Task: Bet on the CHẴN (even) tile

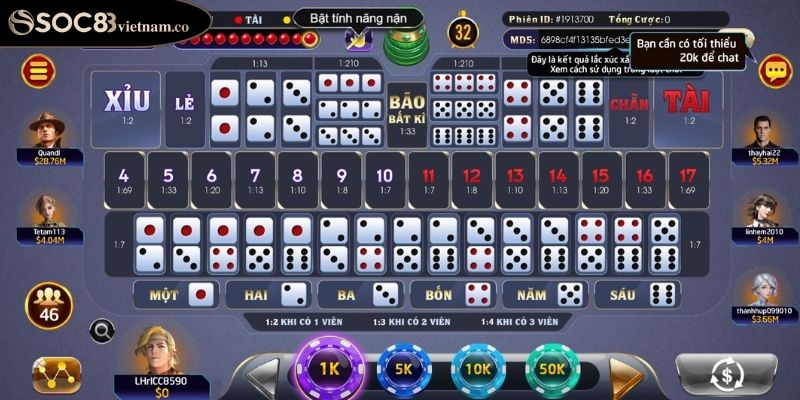Action: coord(628,105)
